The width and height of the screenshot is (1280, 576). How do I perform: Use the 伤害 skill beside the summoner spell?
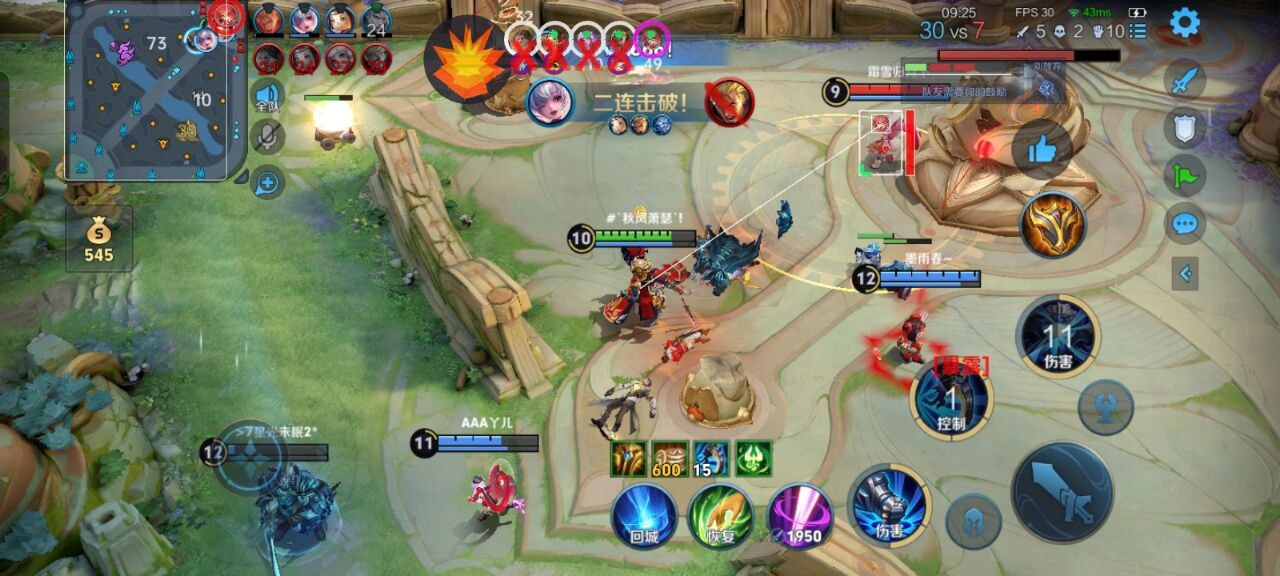point(889,506)
